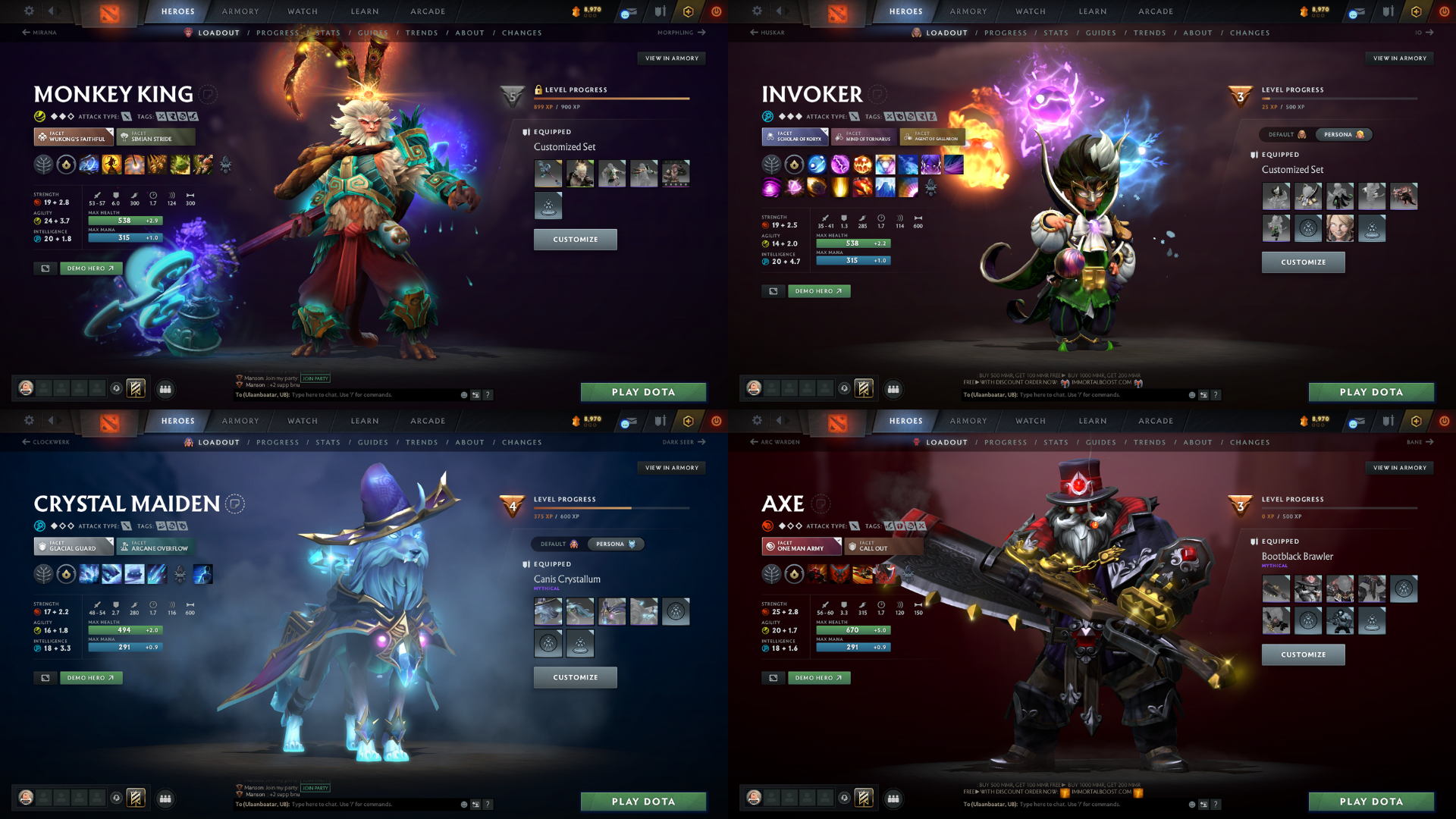Switch to Monkey King's STATS tab

point(328,33)
